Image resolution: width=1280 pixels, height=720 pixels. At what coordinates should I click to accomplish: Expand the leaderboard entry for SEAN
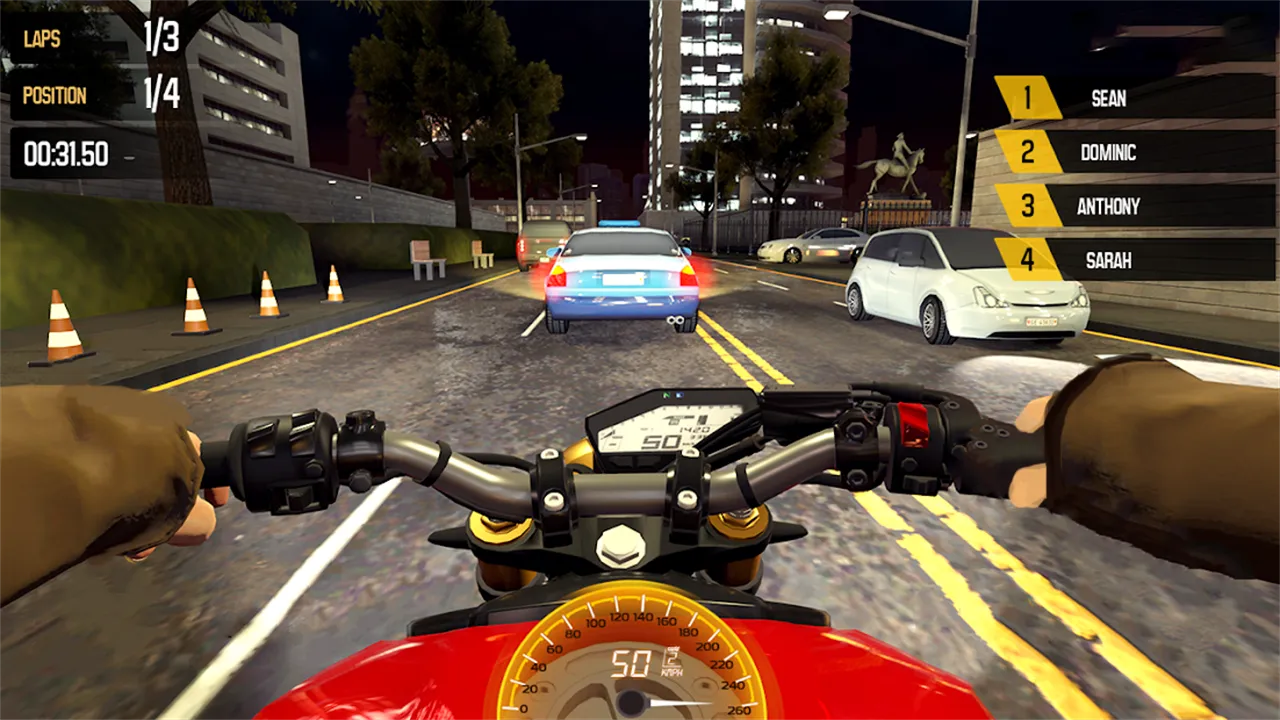1108,99
